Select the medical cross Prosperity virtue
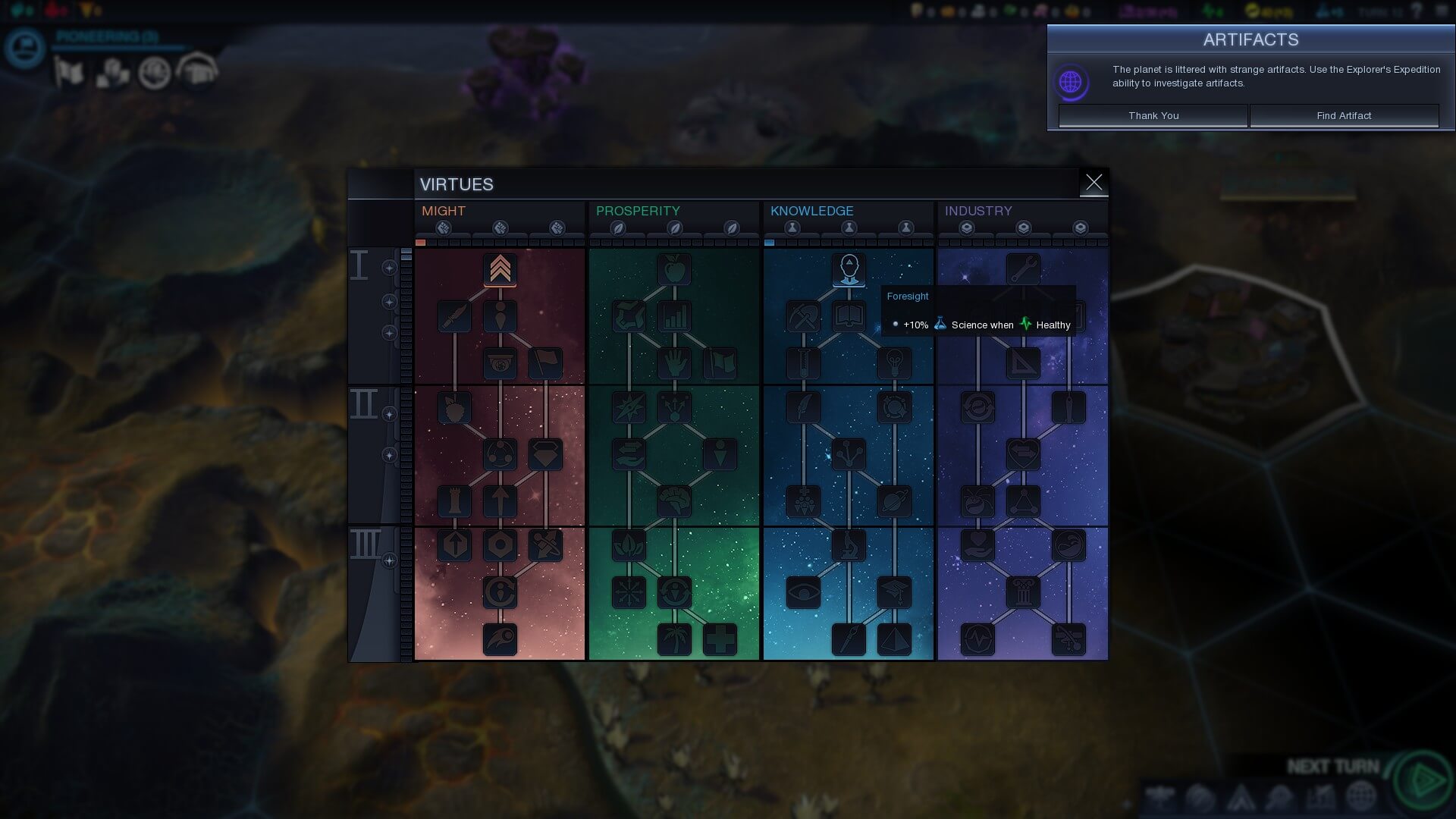 720,639
